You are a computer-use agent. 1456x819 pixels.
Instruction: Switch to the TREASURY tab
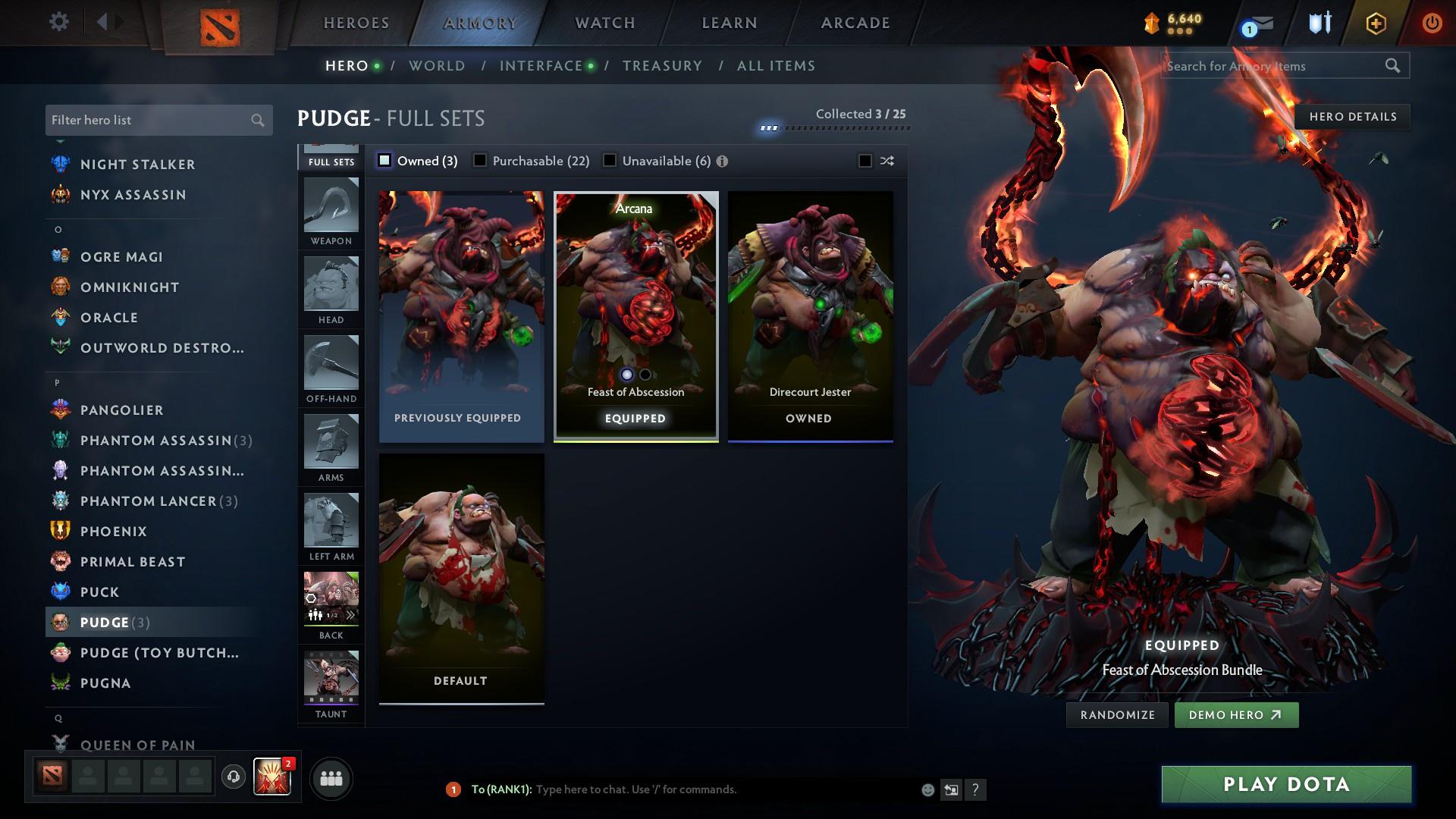[x=662, y=65]
